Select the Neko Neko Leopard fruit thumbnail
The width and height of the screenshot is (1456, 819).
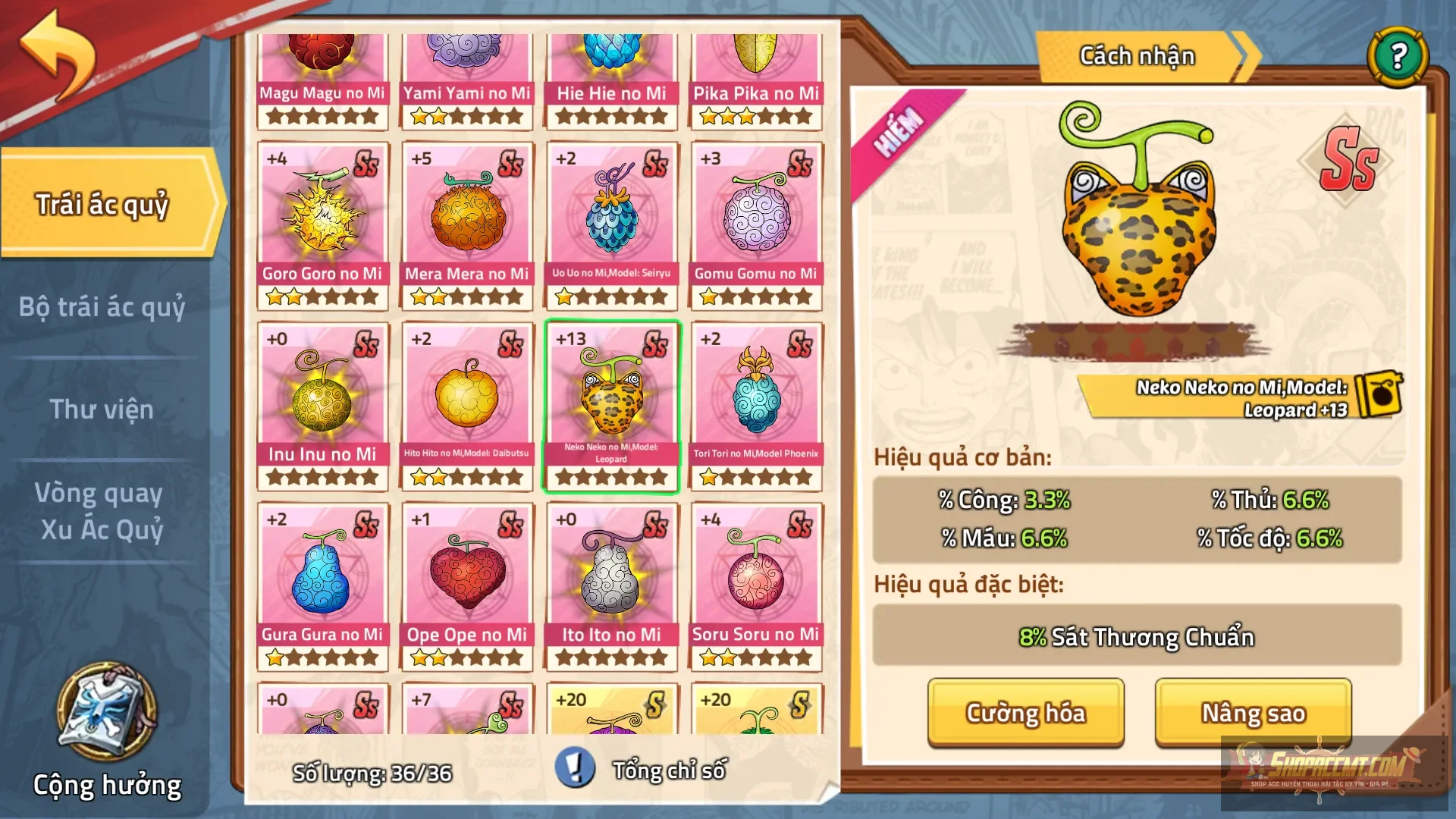click(x=611, y=402)
